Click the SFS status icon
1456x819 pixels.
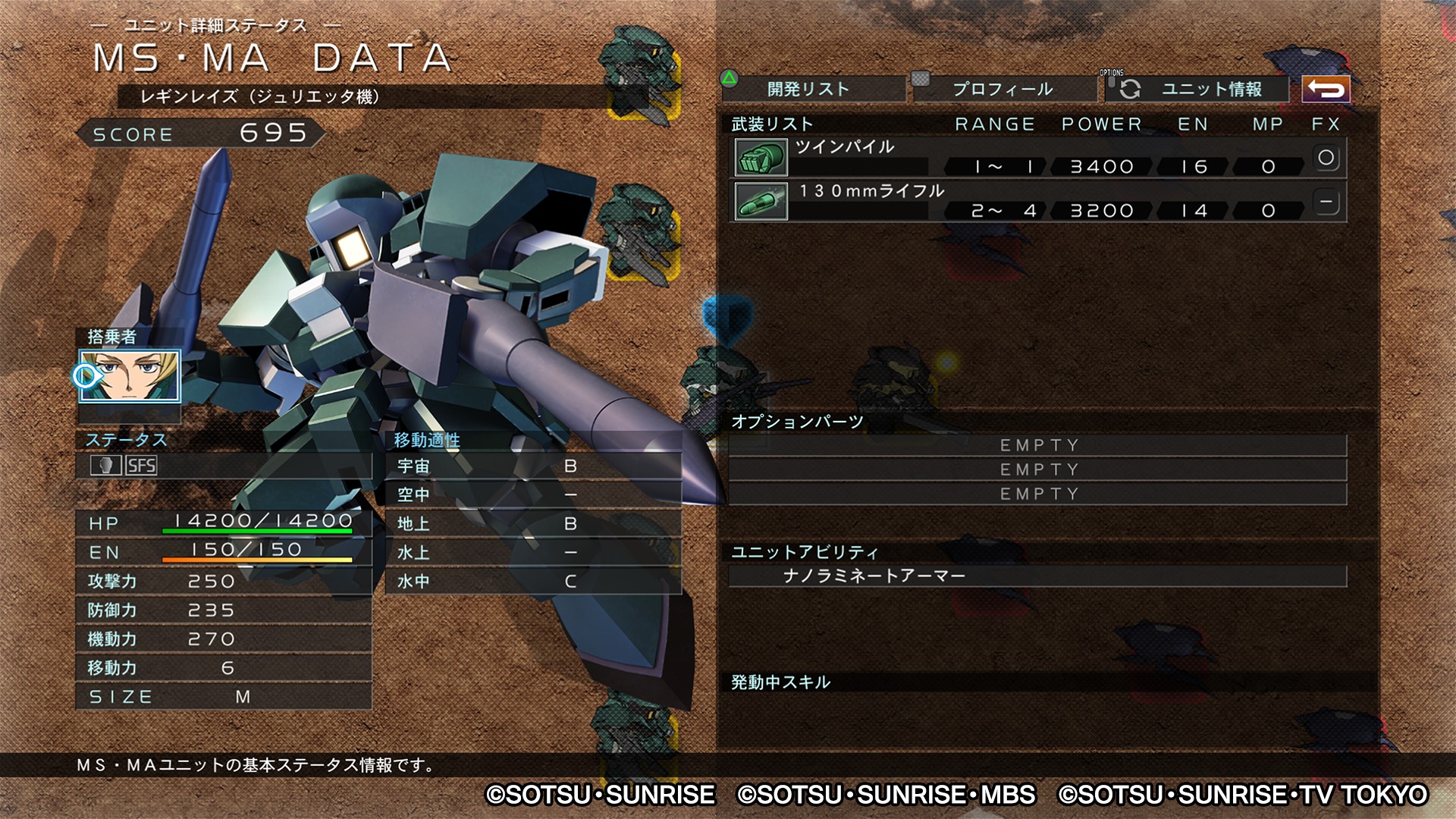click(x=141, y=466)
